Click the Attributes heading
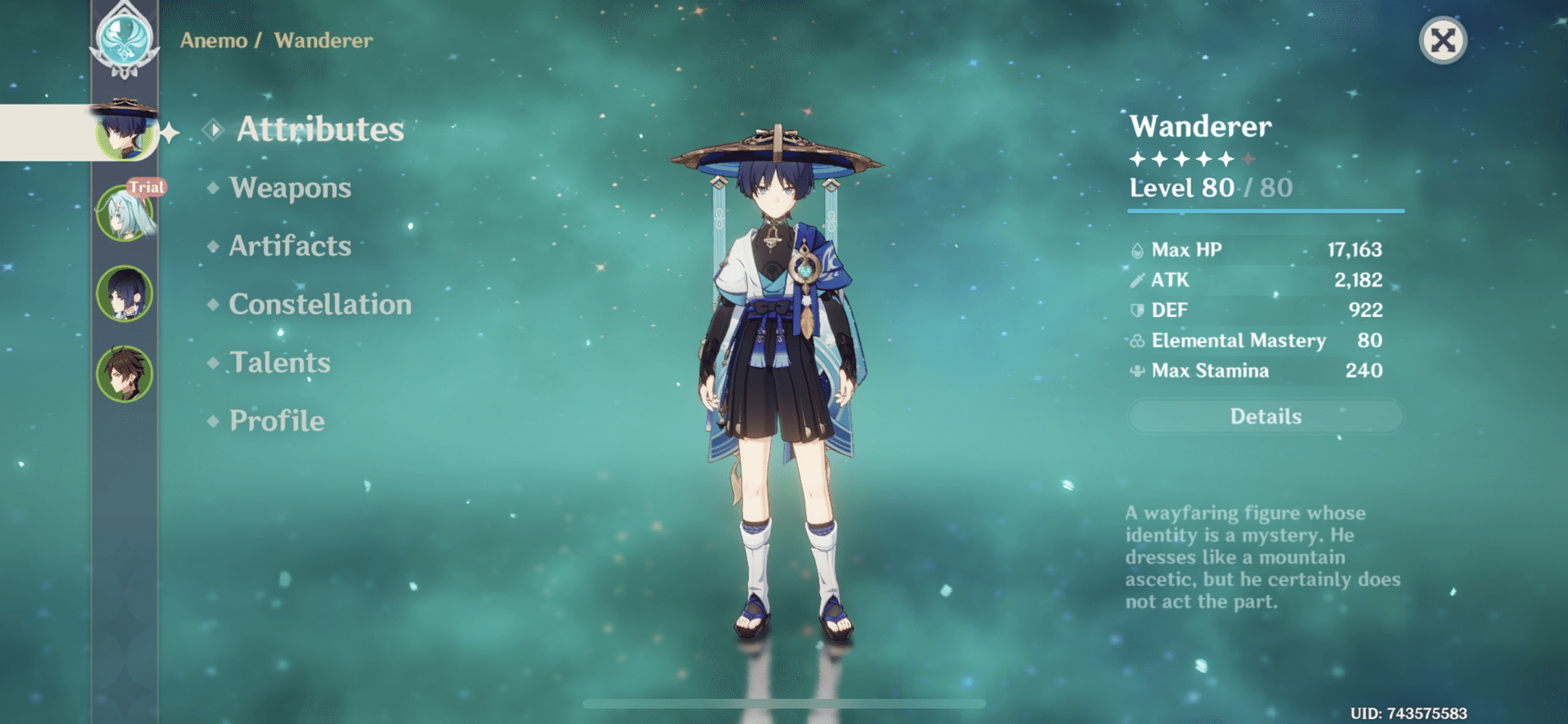1568x724 pixels. point(321,130)
